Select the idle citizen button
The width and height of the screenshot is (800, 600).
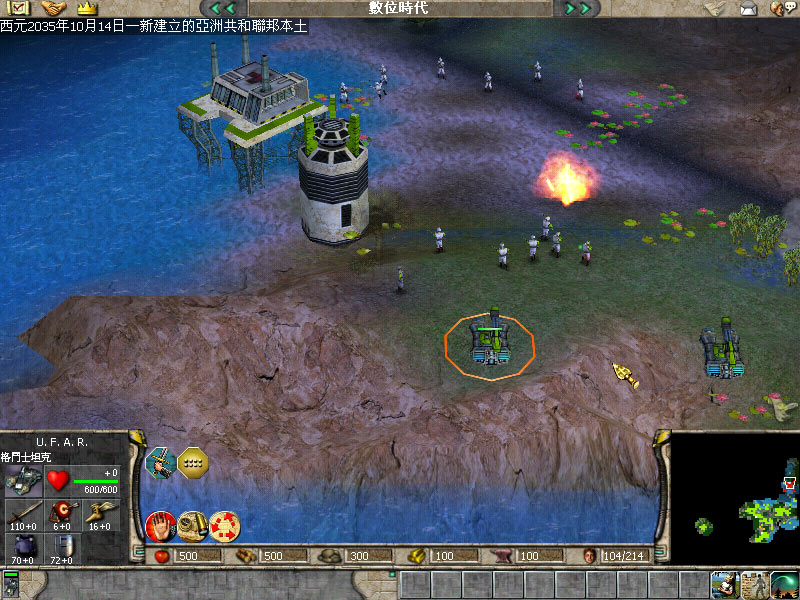[x=724, y=584]
